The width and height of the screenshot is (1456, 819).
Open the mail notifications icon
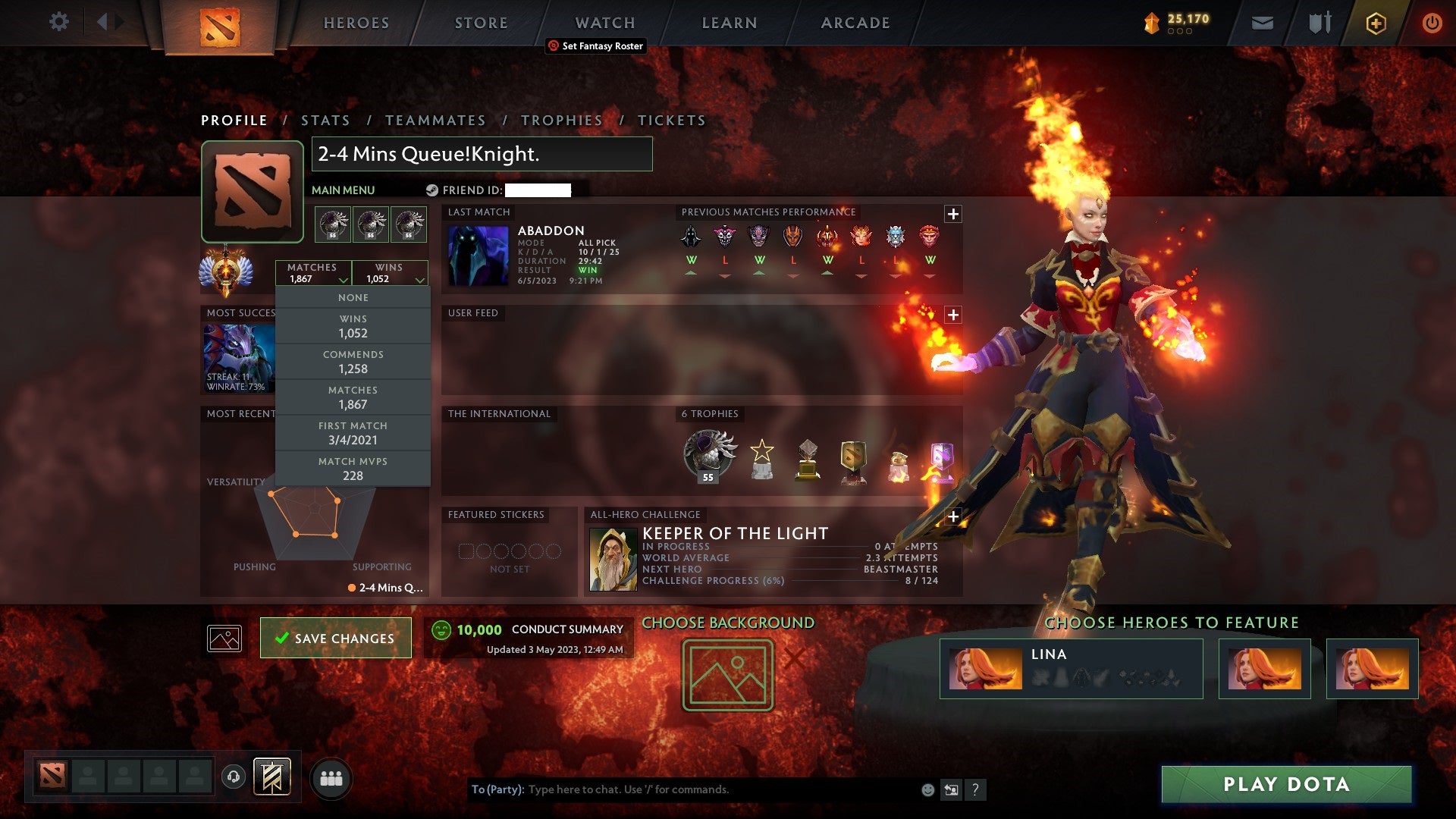[x=1262, y=22]
